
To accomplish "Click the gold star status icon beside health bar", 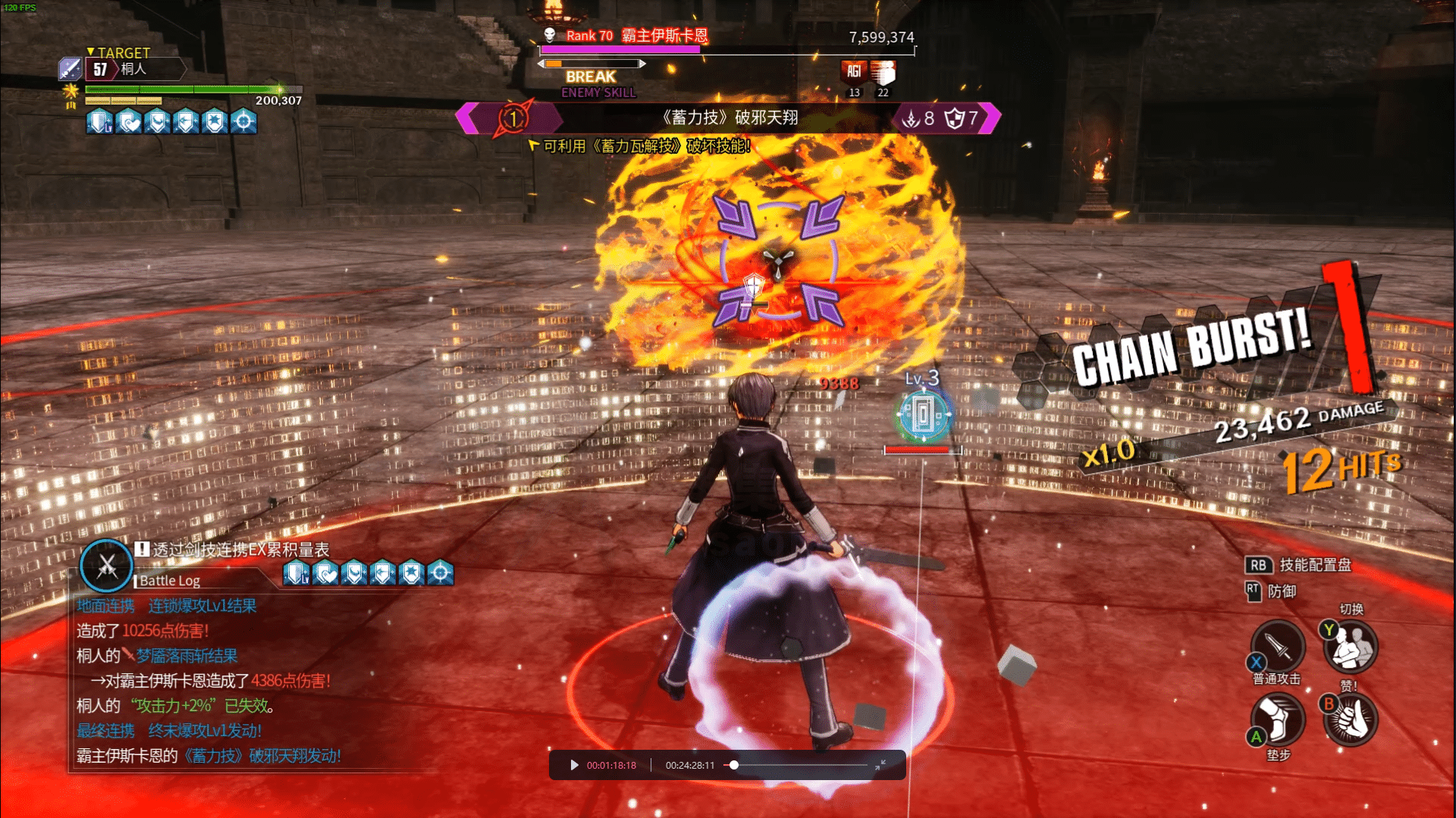I will coord(71,92).
